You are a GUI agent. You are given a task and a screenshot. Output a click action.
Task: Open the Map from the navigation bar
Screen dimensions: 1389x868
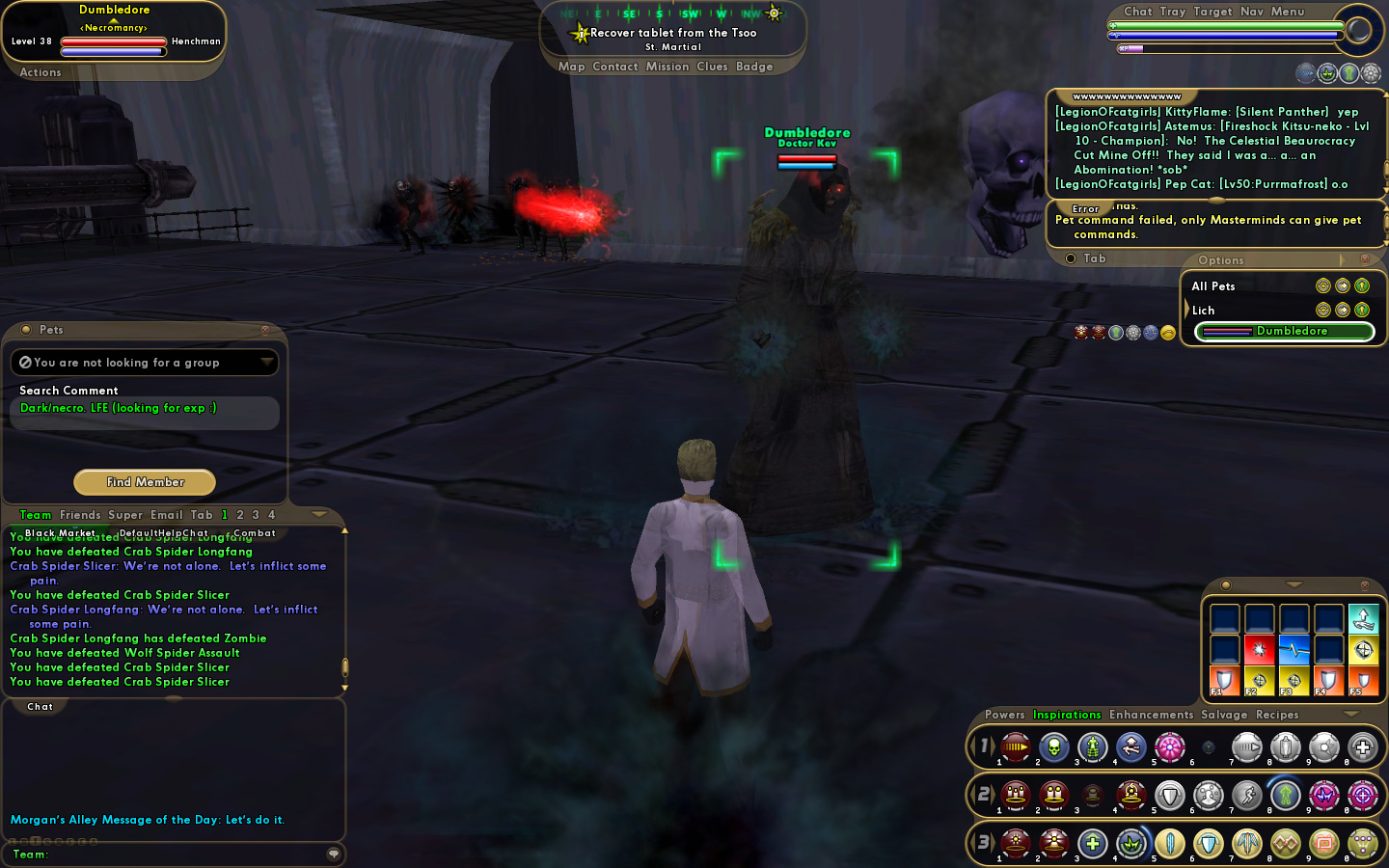571,67
